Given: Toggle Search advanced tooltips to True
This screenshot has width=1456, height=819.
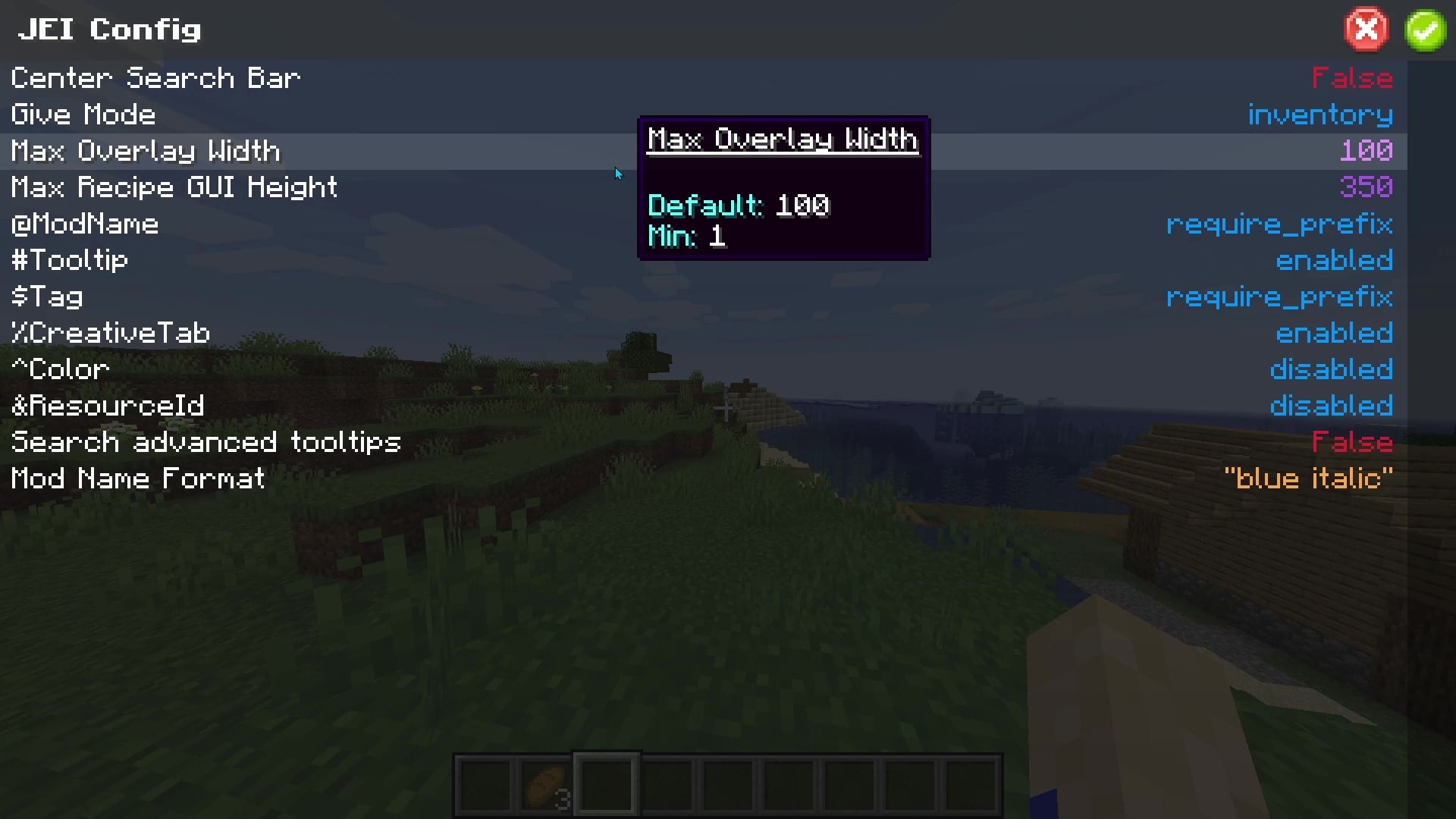Looking at the screenshot, I should pyautogui.click(x=1352, y=442).
